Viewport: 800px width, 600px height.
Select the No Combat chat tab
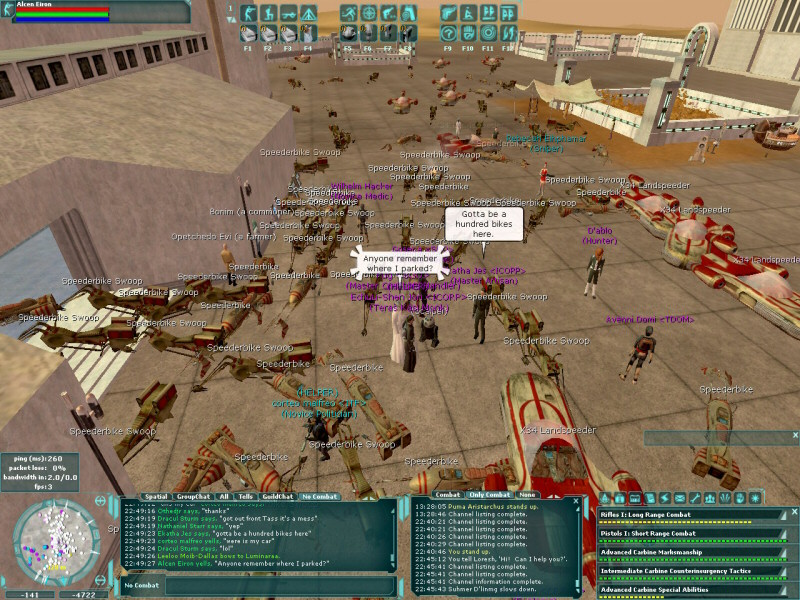tap(319, 496)
